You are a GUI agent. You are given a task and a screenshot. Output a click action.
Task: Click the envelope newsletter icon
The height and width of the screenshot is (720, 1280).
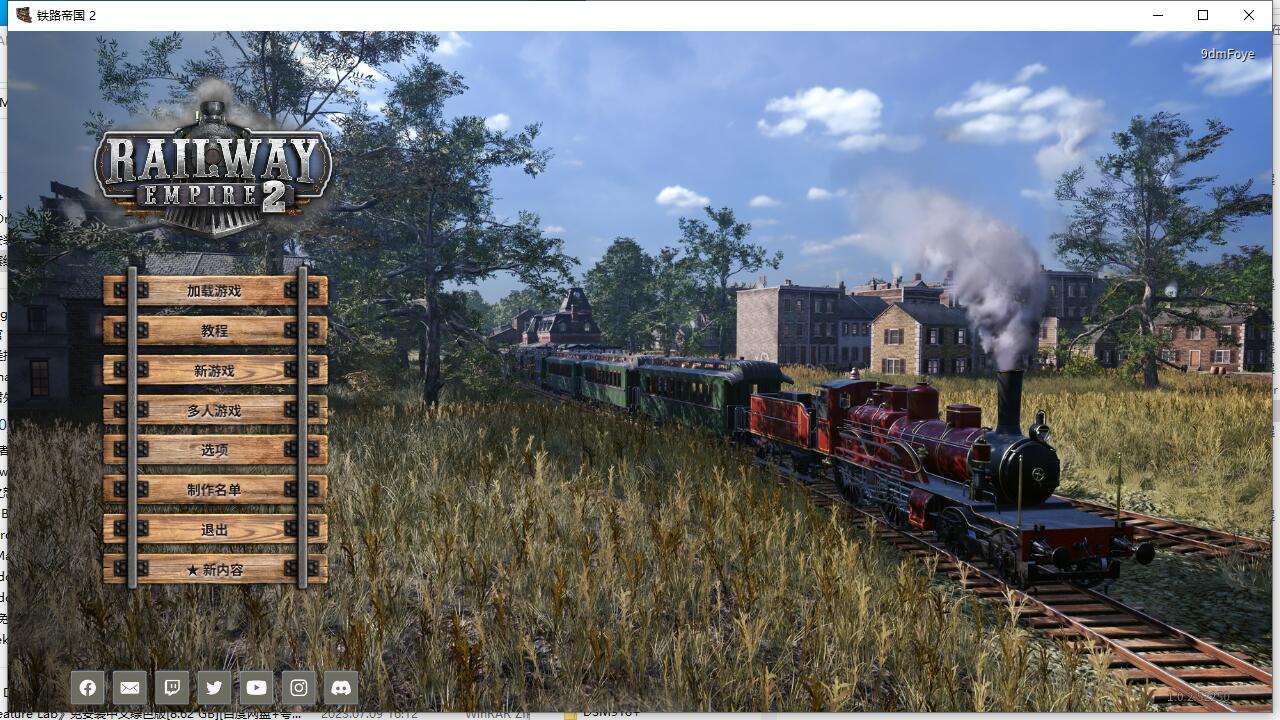tap(130, 687)
